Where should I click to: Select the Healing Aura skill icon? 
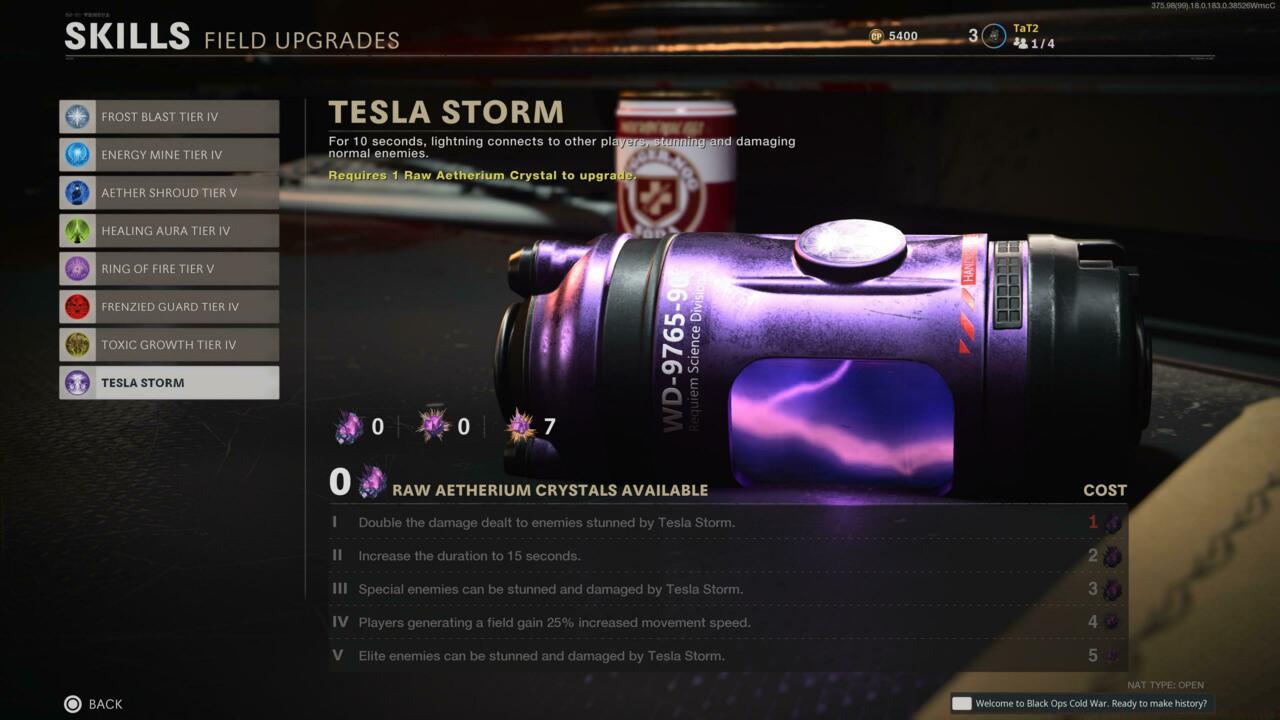coord(77,231)
